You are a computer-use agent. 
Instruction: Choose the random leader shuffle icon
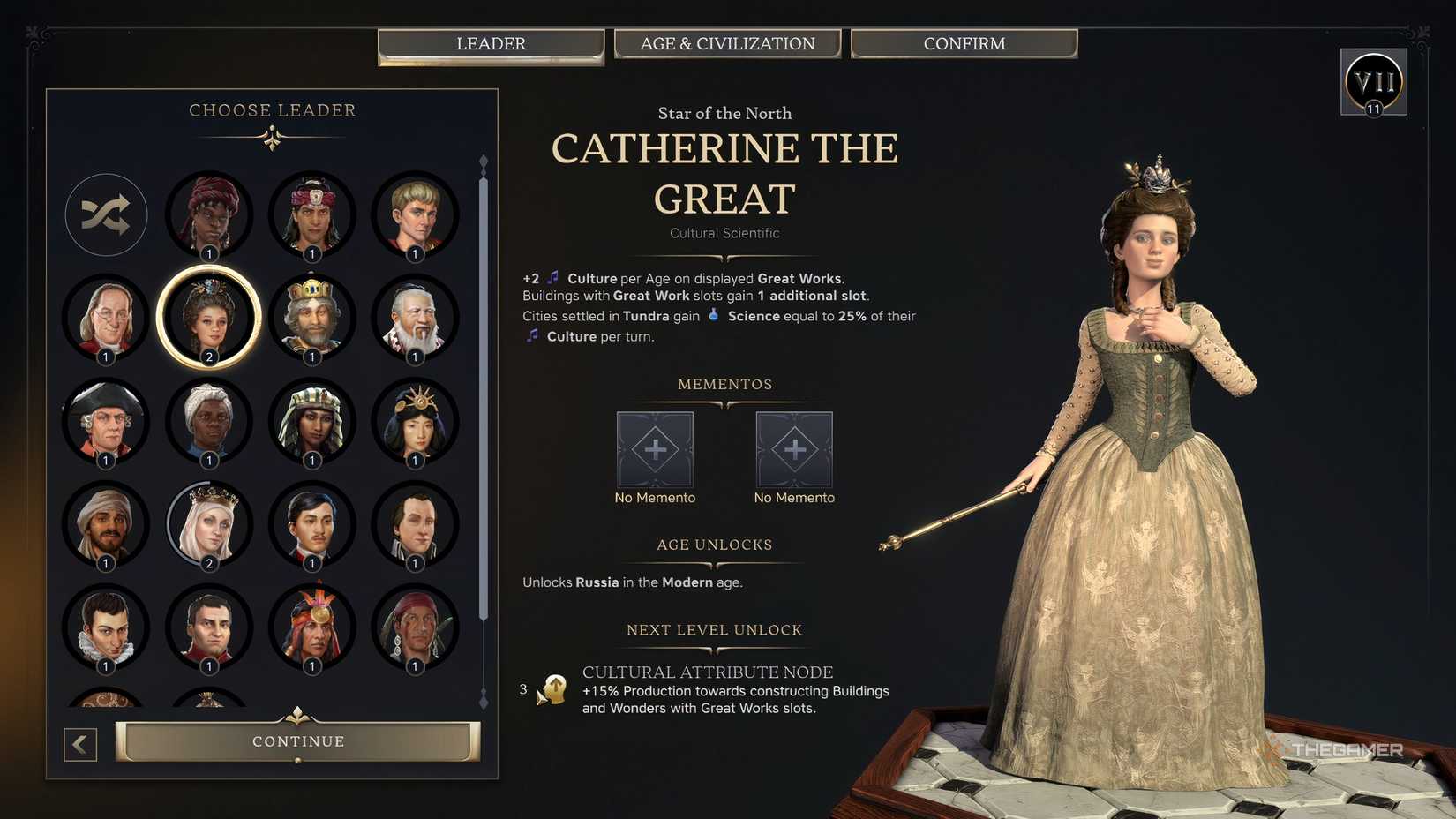[x=106, y=214]
